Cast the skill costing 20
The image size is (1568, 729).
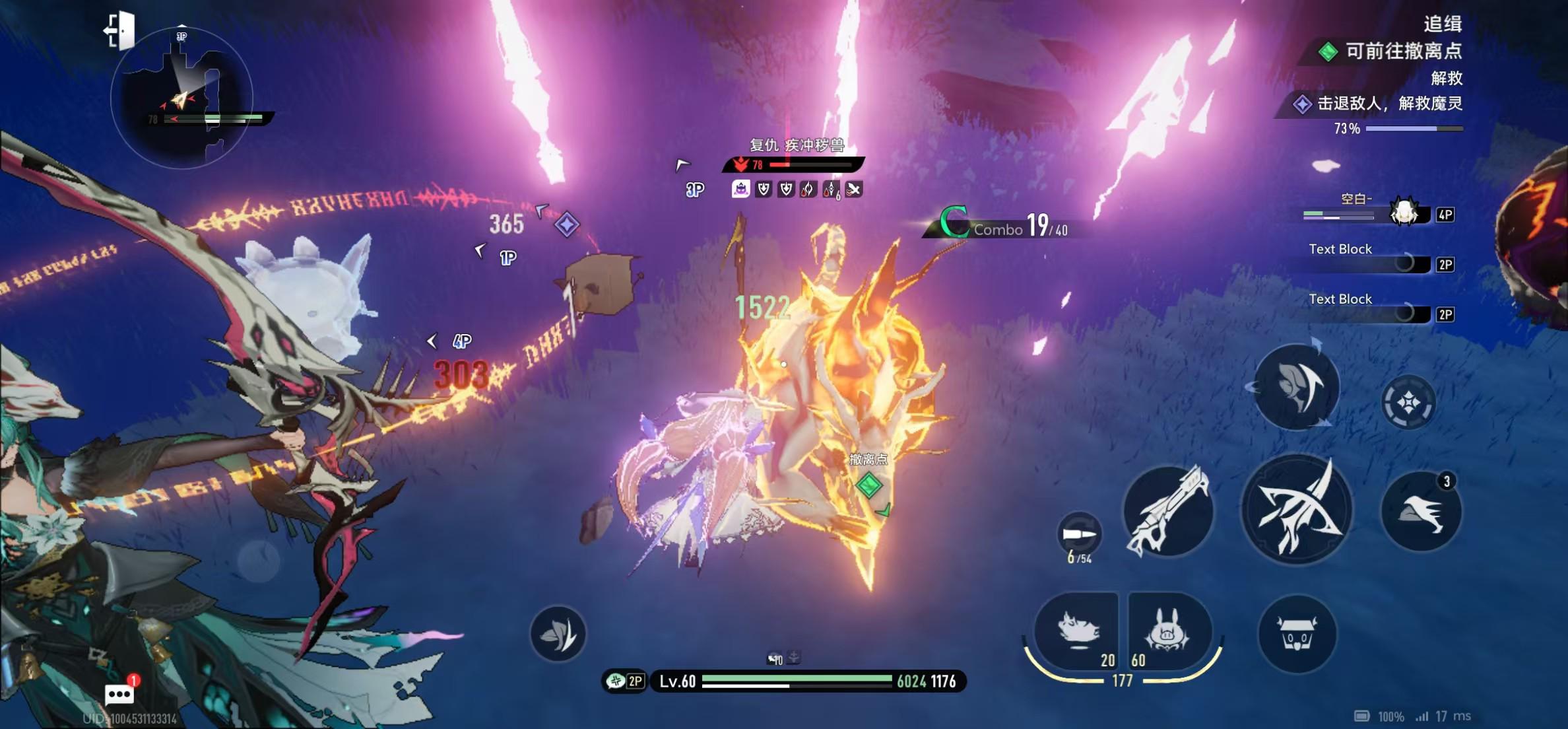[1078, 631]
